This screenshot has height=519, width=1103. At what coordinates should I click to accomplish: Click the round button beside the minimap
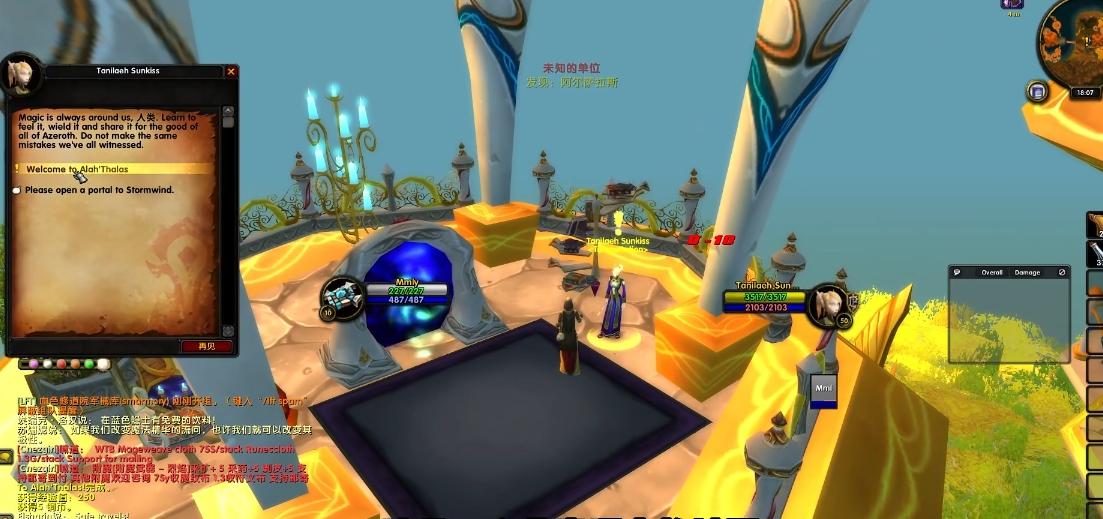tap(1037, 93)
